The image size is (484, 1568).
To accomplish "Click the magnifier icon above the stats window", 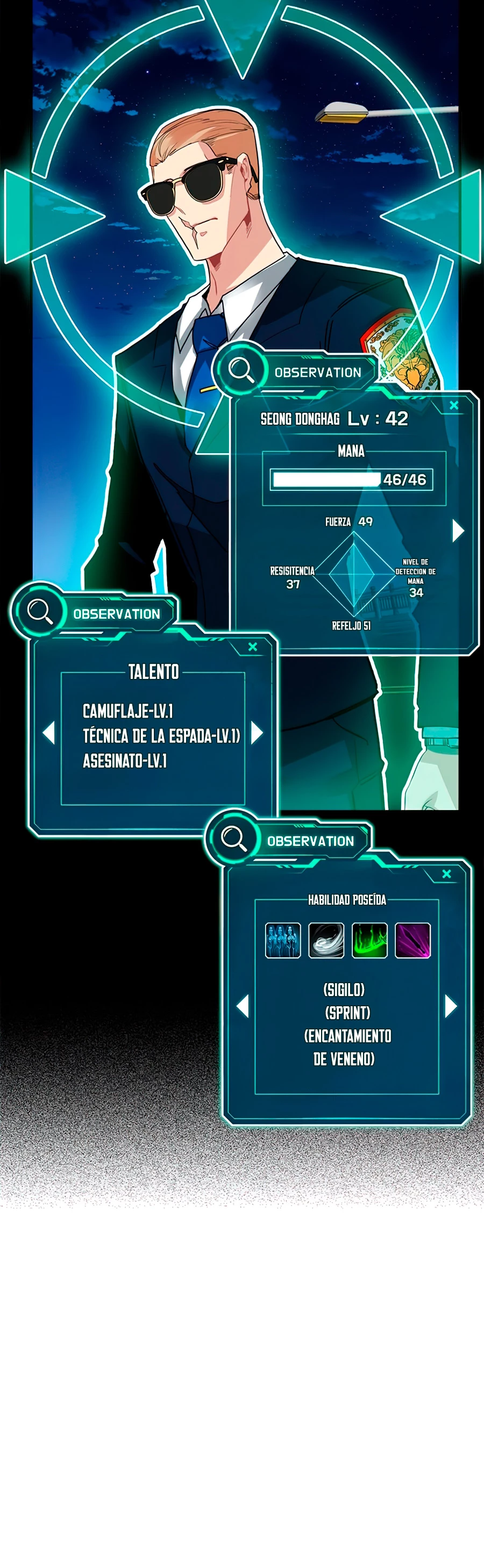I will pos(241,369).
